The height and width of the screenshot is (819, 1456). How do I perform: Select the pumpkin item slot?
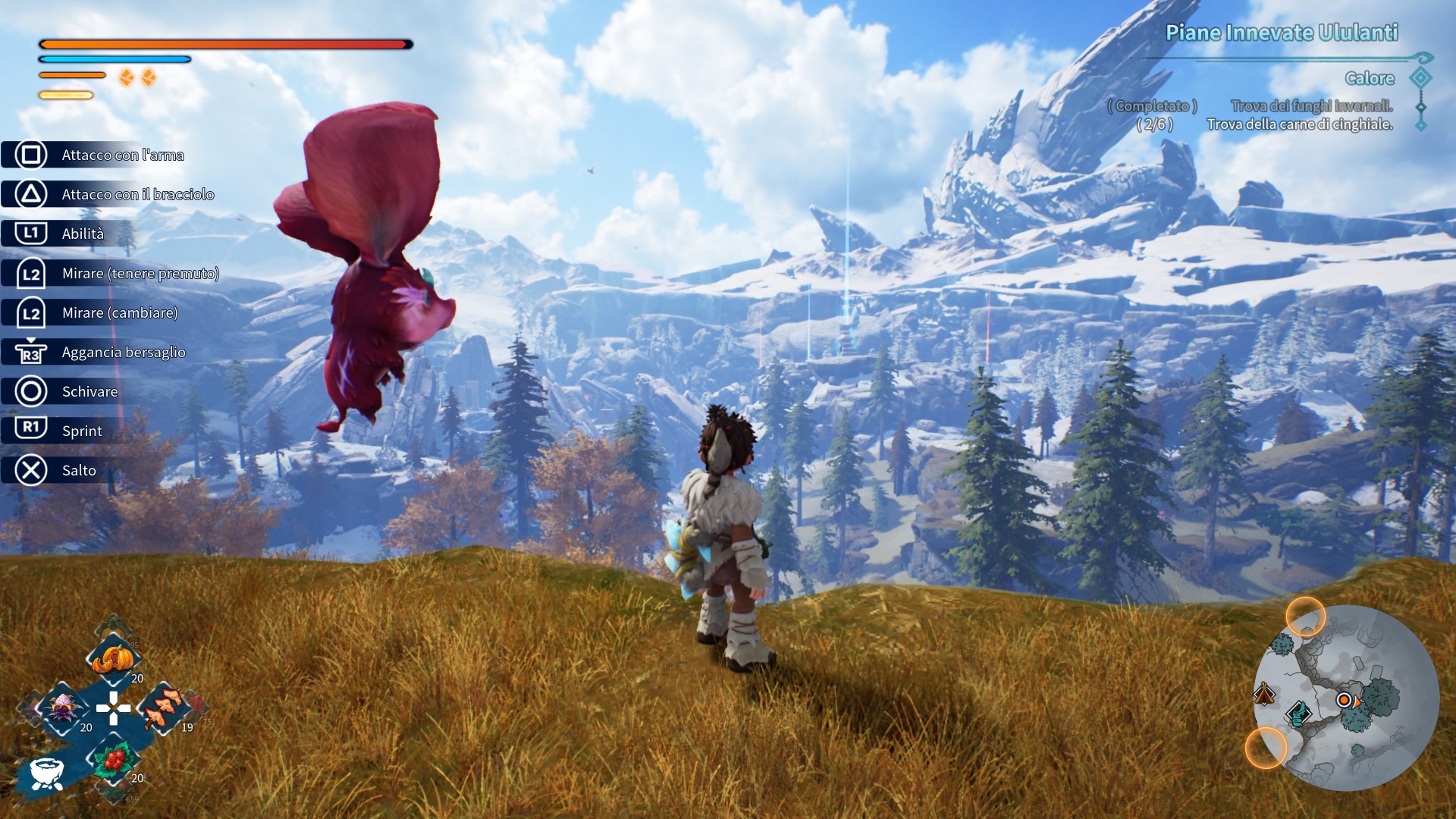tap(113, 658)
